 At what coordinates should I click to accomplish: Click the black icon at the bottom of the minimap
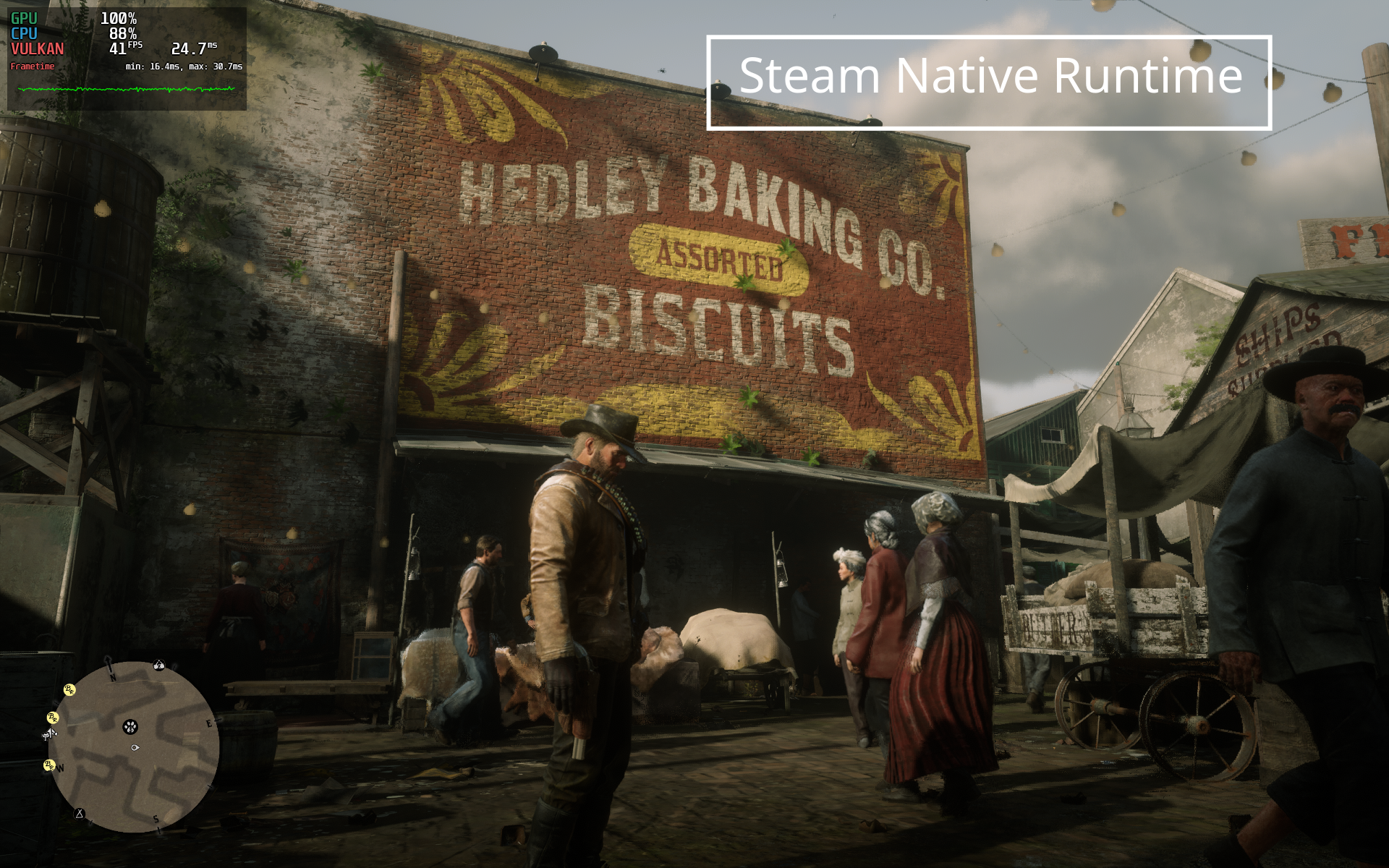(x=80, y=813)
